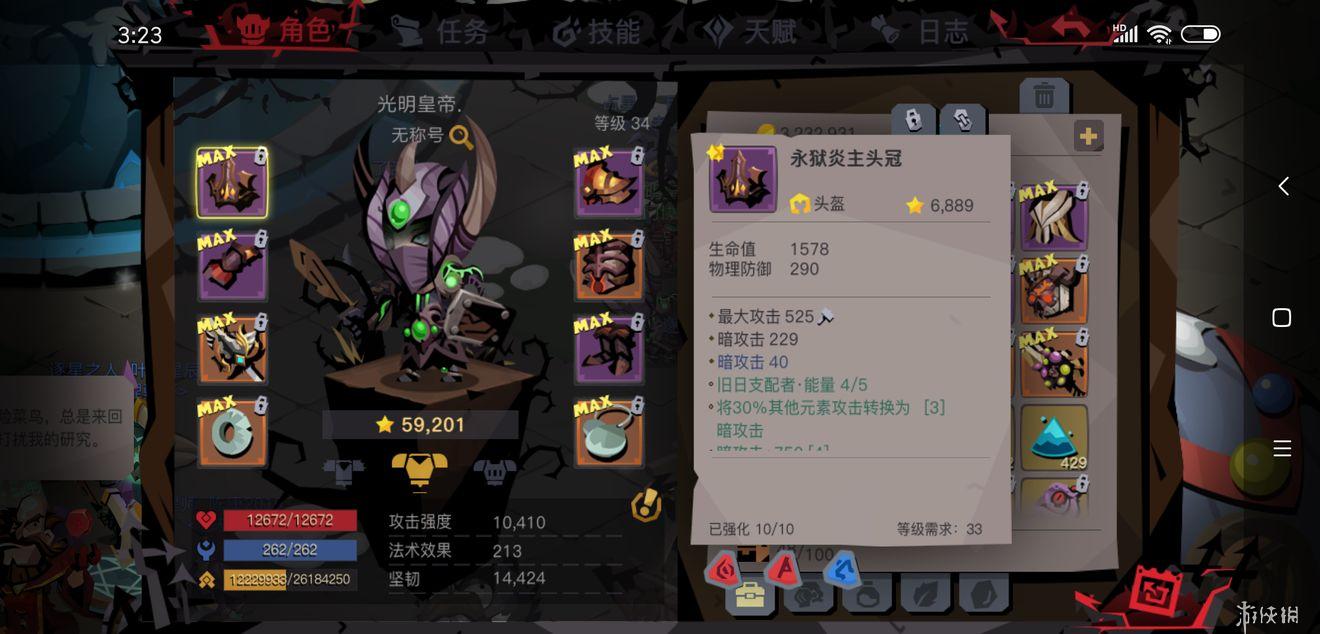
Task: Select the equipped sword weapon slot
Action: pos(232,350)
